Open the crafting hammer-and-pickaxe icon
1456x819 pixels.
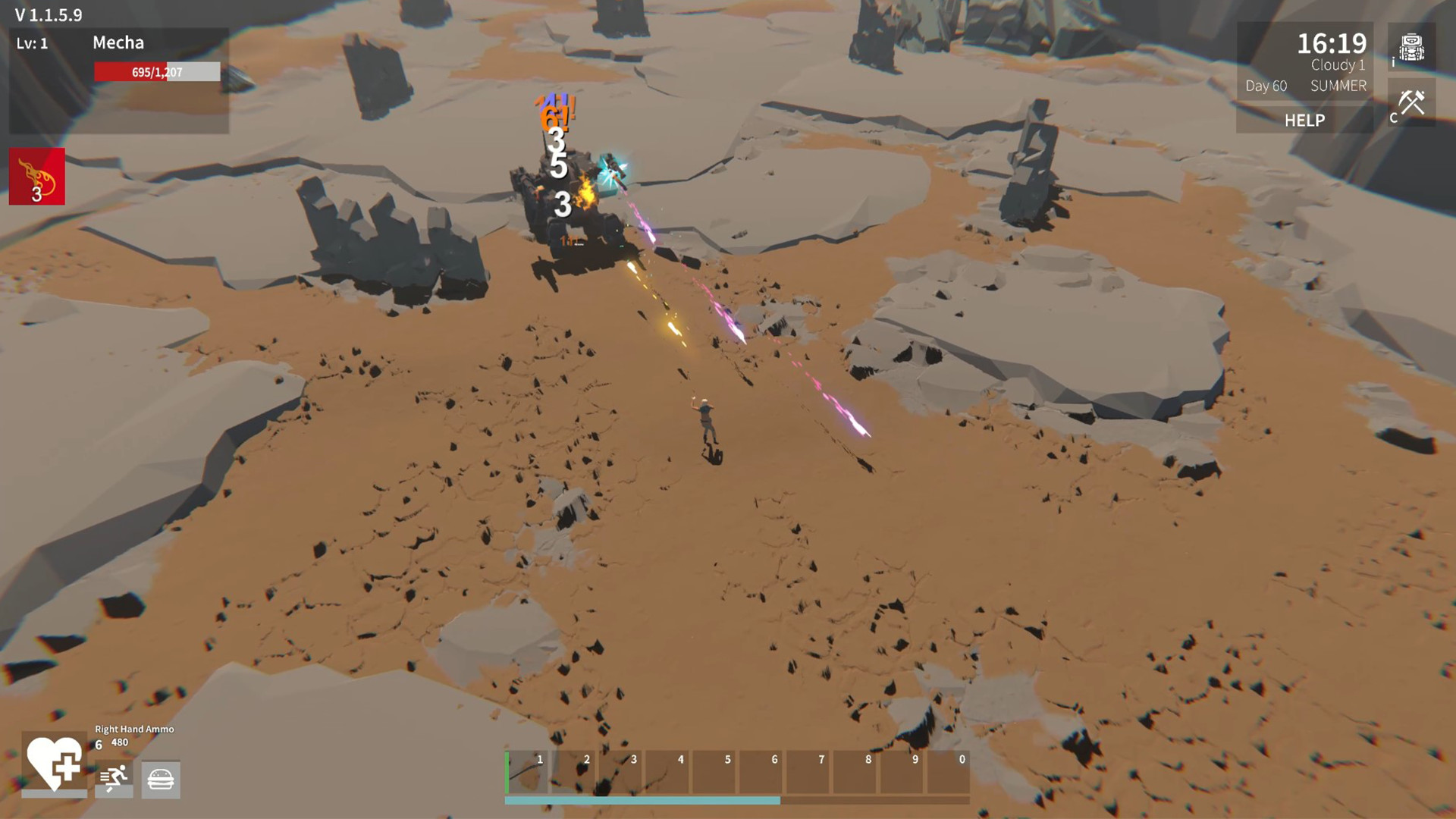click(1412, 102)
